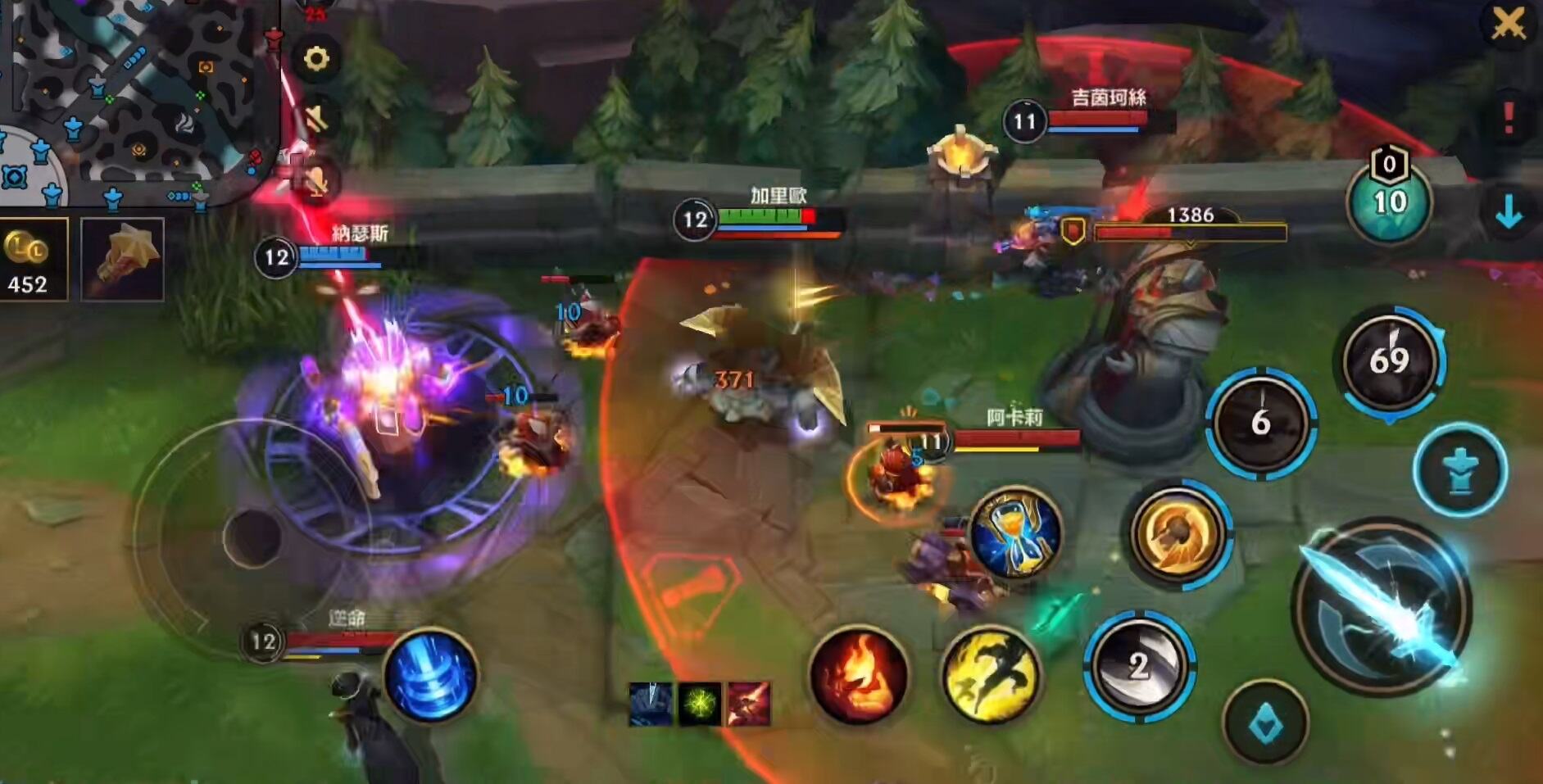Viewport: 1543px width, 784px height.
Task: Tap the blue recall button
Action: tap(430, 674)
